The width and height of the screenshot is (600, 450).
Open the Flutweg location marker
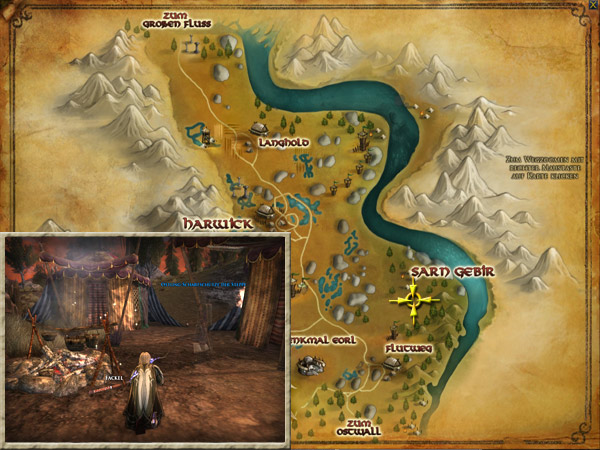click(405, 349)
